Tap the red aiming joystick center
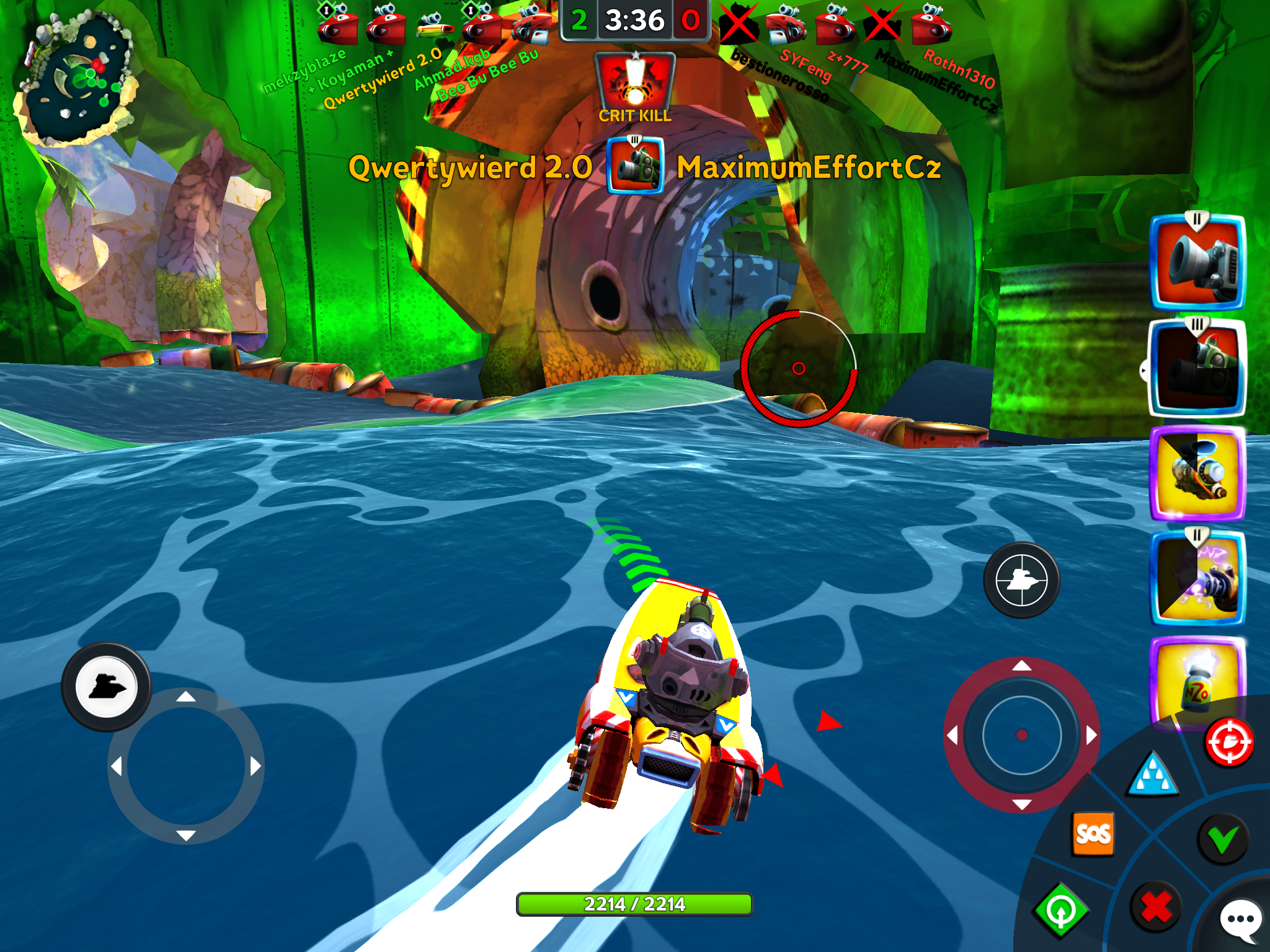Viewport: 1270px width, 952px height. coord(1021,735)
